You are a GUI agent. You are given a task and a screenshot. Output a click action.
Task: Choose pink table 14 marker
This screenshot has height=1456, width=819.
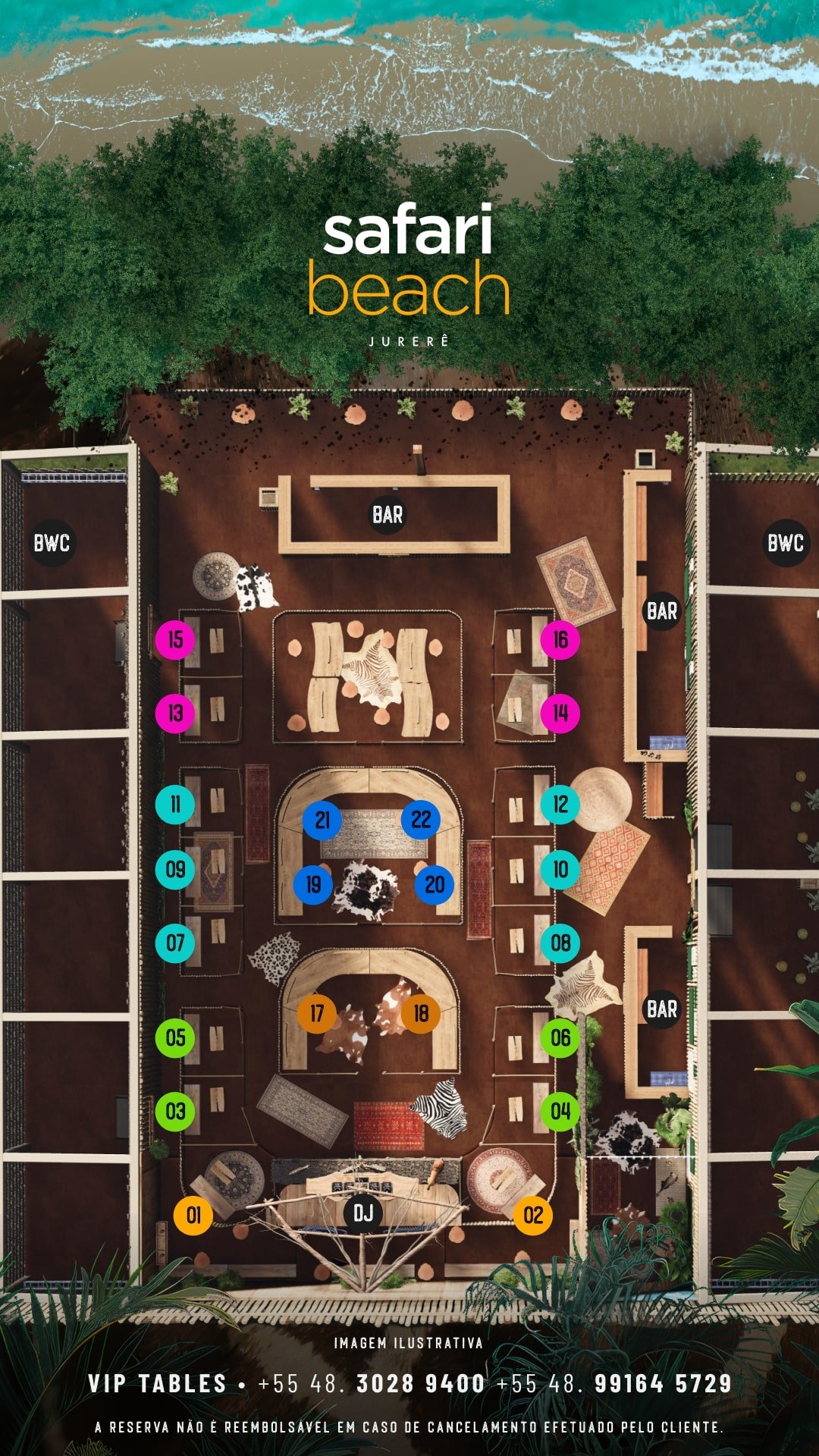[x=560, y=713]
